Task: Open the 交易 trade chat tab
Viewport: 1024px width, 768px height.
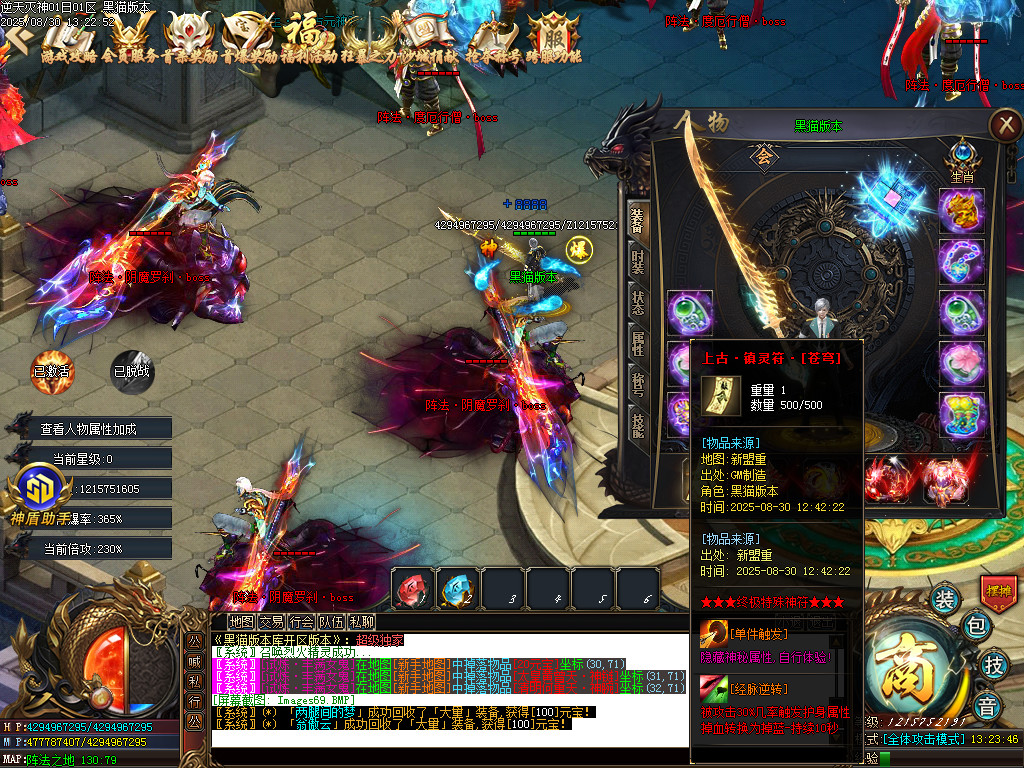Action: 271,622
